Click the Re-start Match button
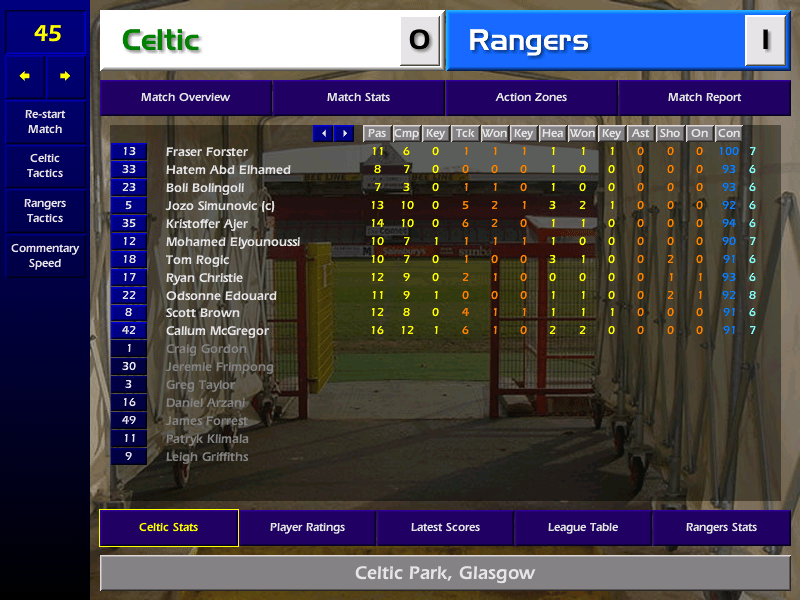The width and height of the screenshot is (800, 600). click(45, 121)
